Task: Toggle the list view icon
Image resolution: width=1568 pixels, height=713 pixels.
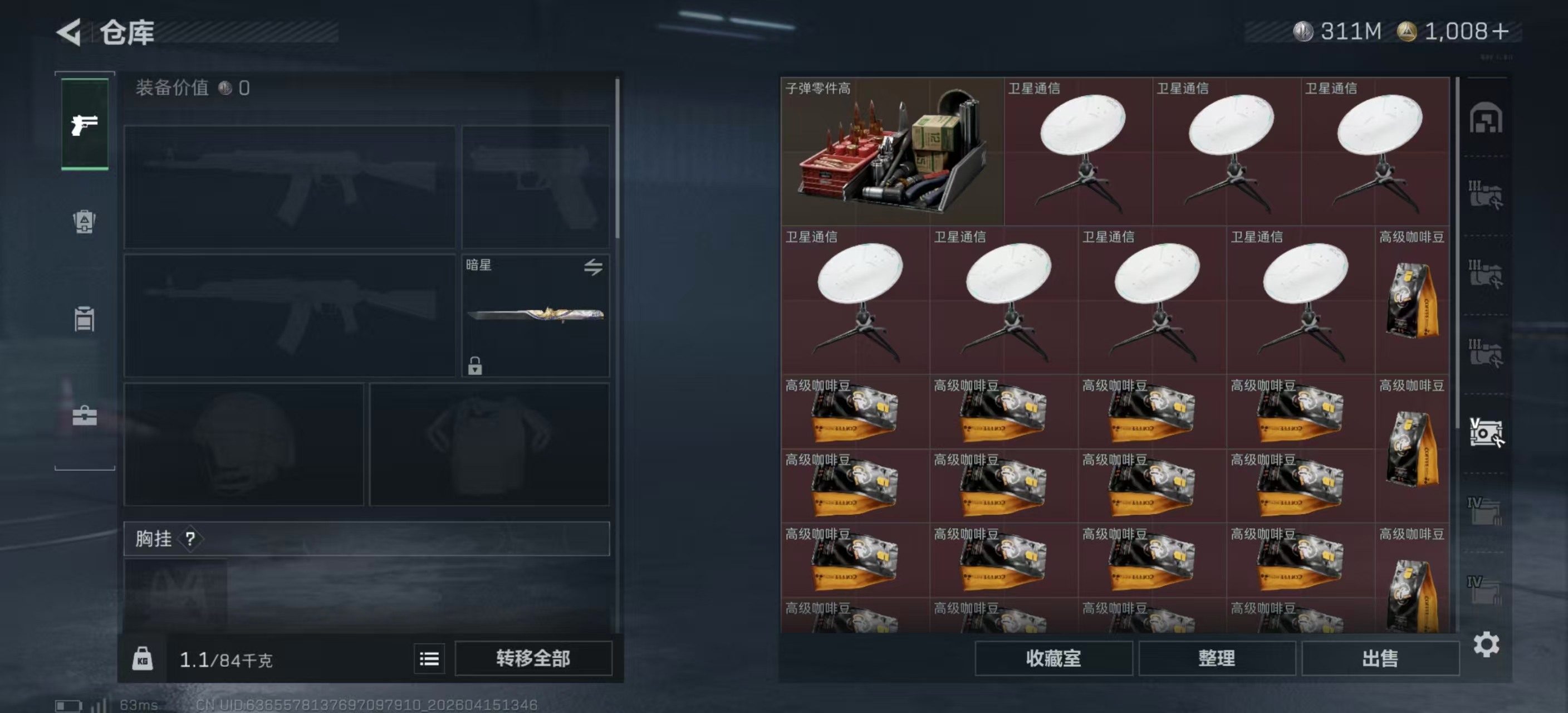Action: (429, 658)
